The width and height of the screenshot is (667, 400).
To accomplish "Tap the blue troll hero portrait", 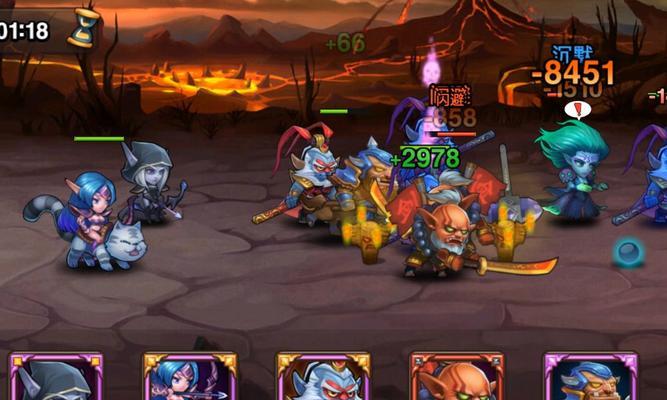I will click(x=590, y=379).
